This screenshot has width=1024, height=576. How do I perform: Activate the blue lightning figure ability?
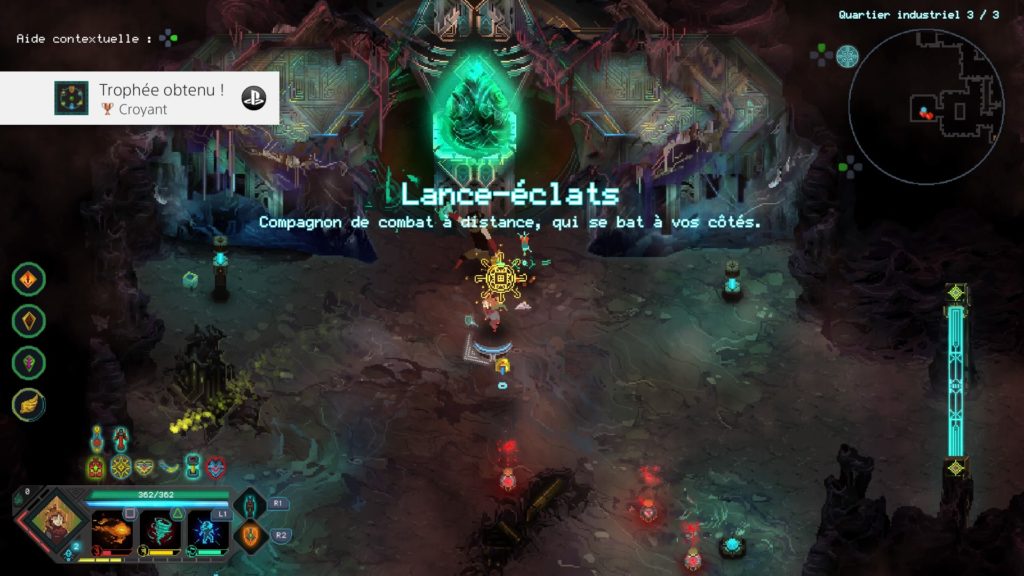coord(209,530)
